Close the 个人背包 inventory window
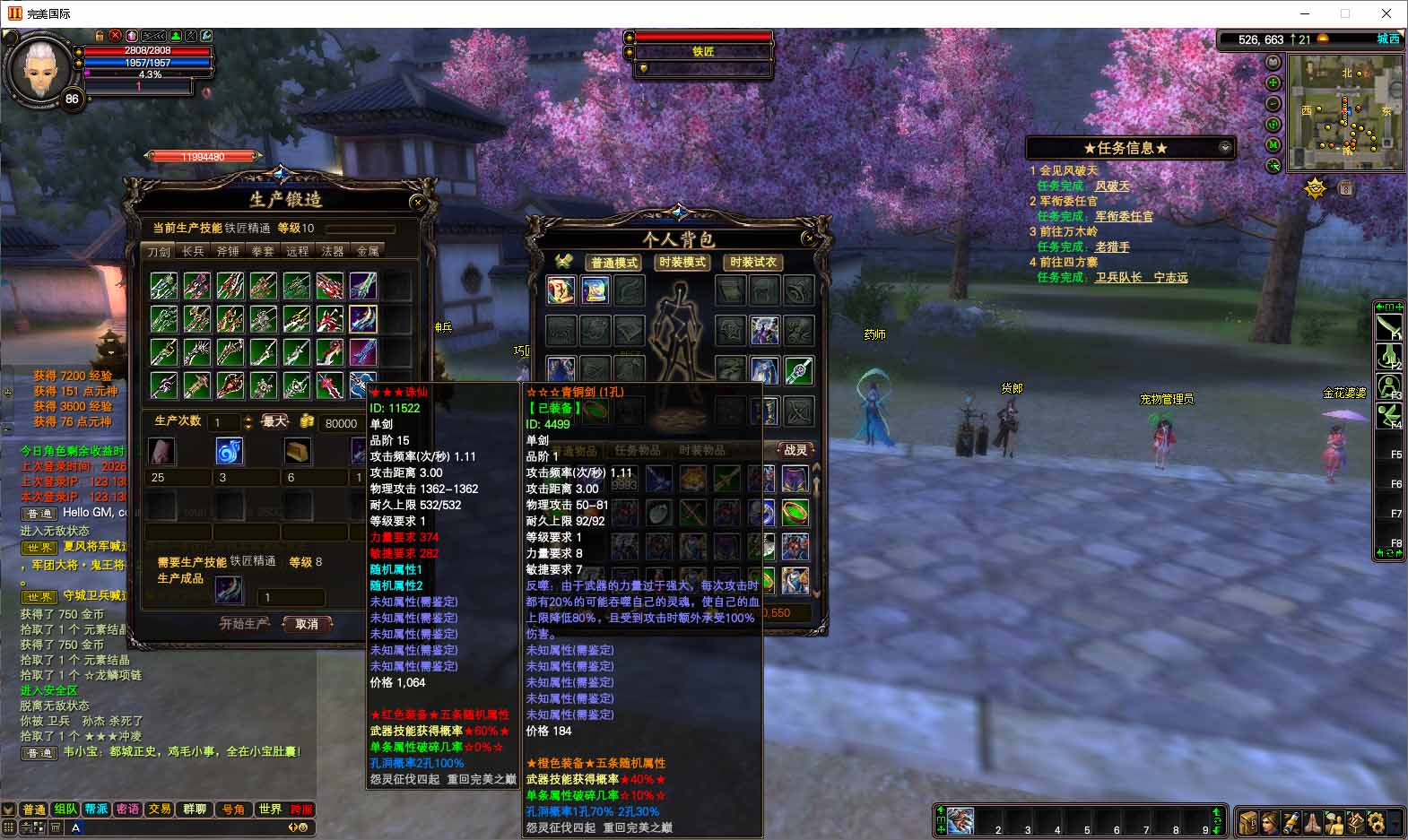This screenshot has width=1408, height=840. (x=809, y=238)
